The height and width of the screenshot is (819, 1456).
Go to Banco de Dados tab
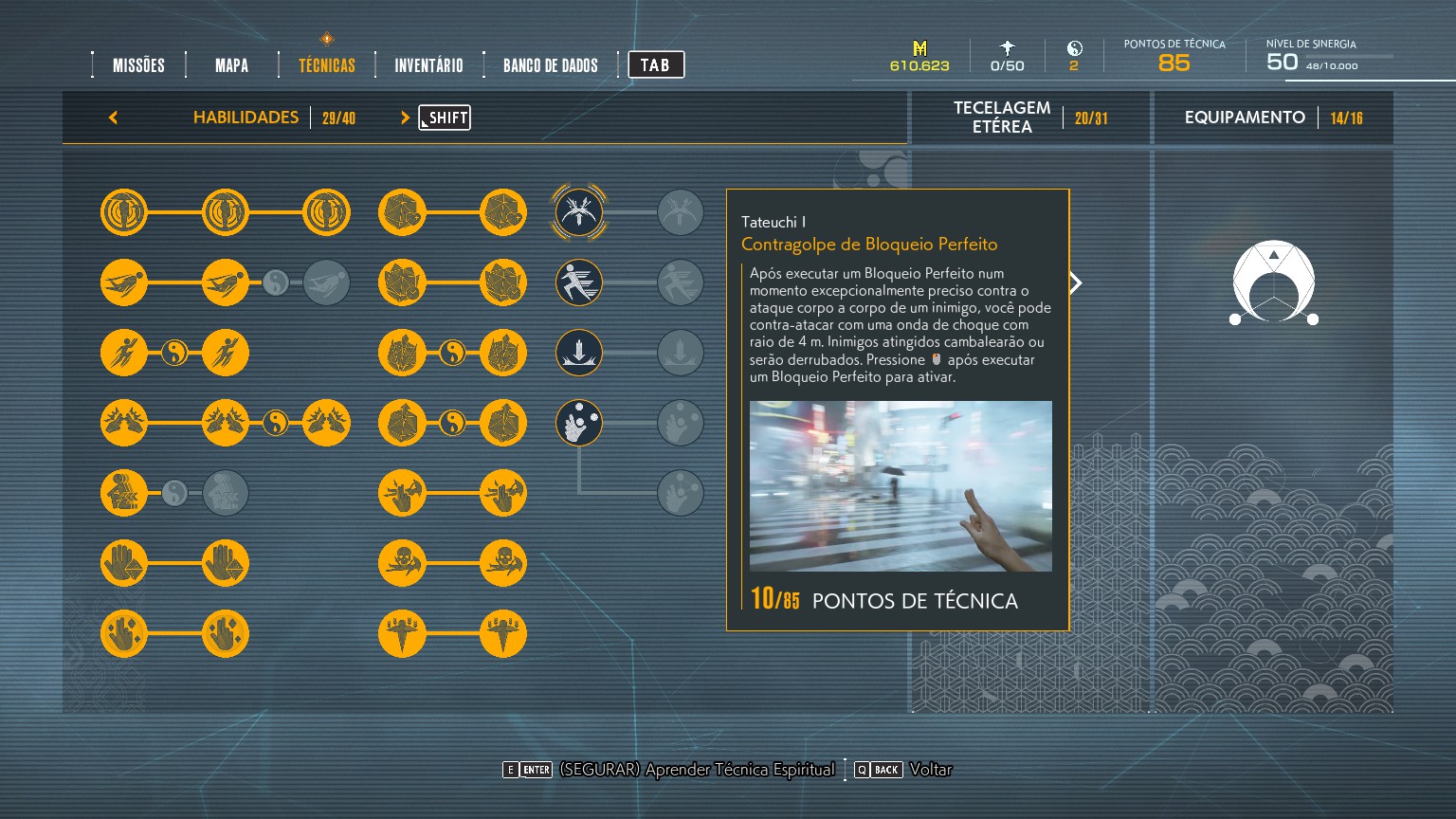550,65
